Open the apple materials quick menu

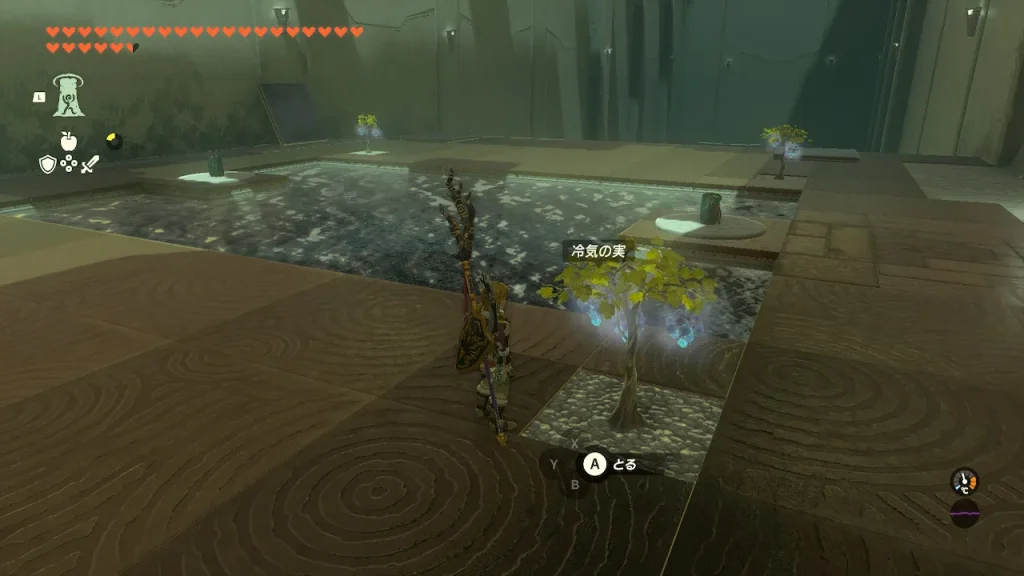[x=69, y=141]
